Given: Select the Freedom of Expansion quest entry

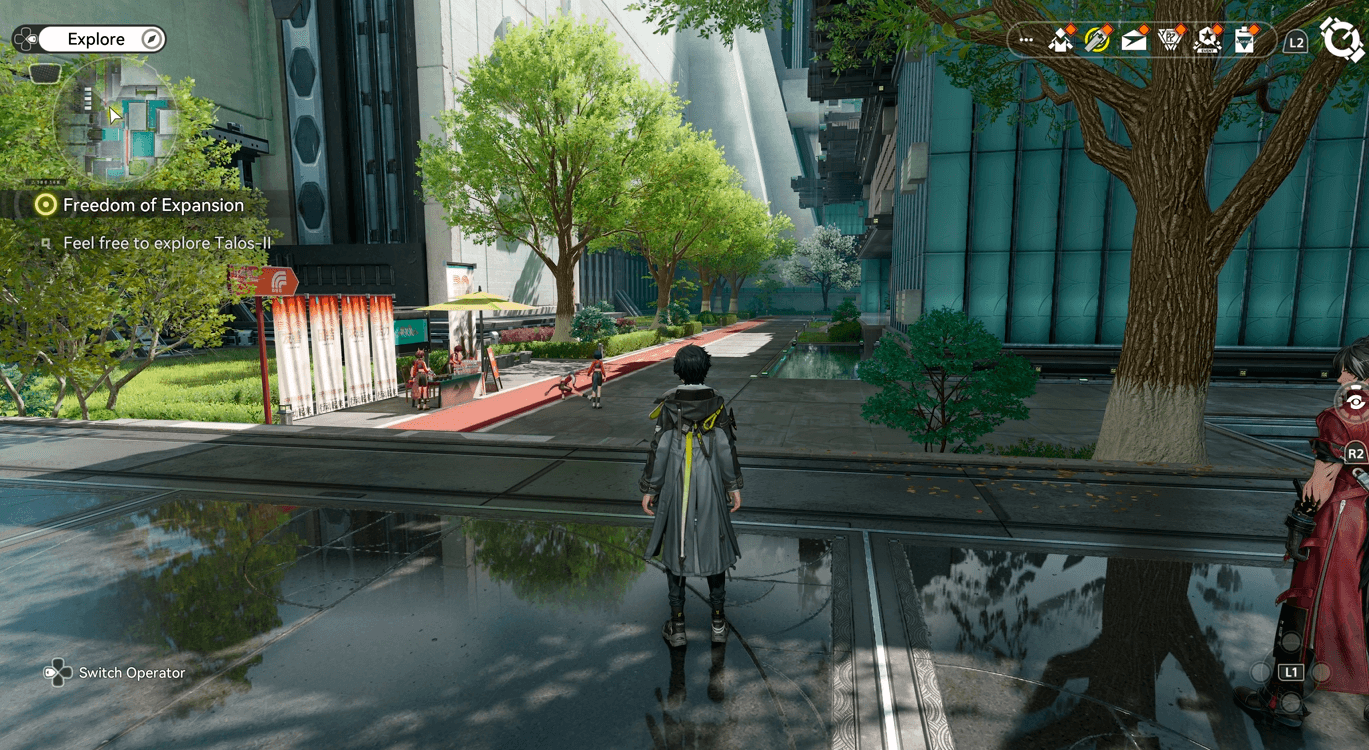Looking at the screenshot, I should (x=153, y=205).
